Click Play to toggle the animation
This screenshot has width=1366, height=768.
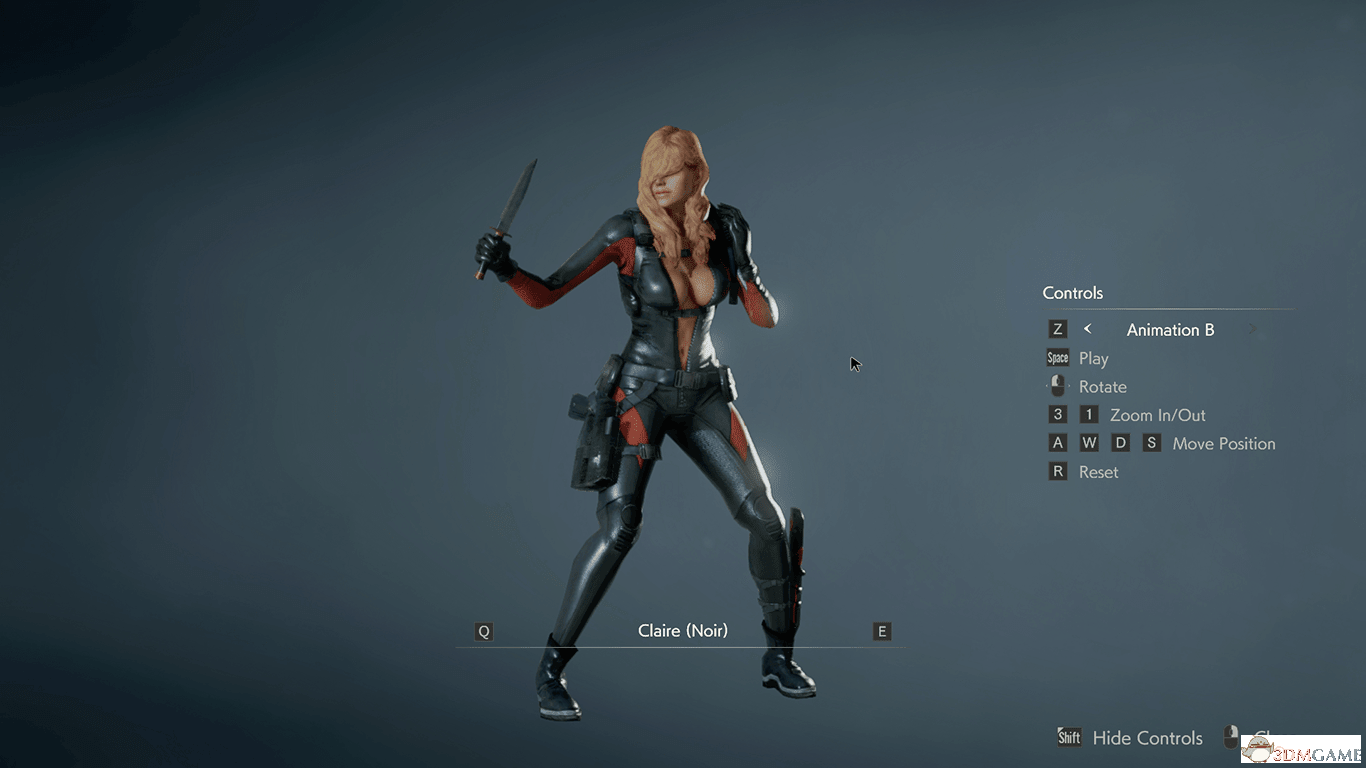[x=1094, y=358]
